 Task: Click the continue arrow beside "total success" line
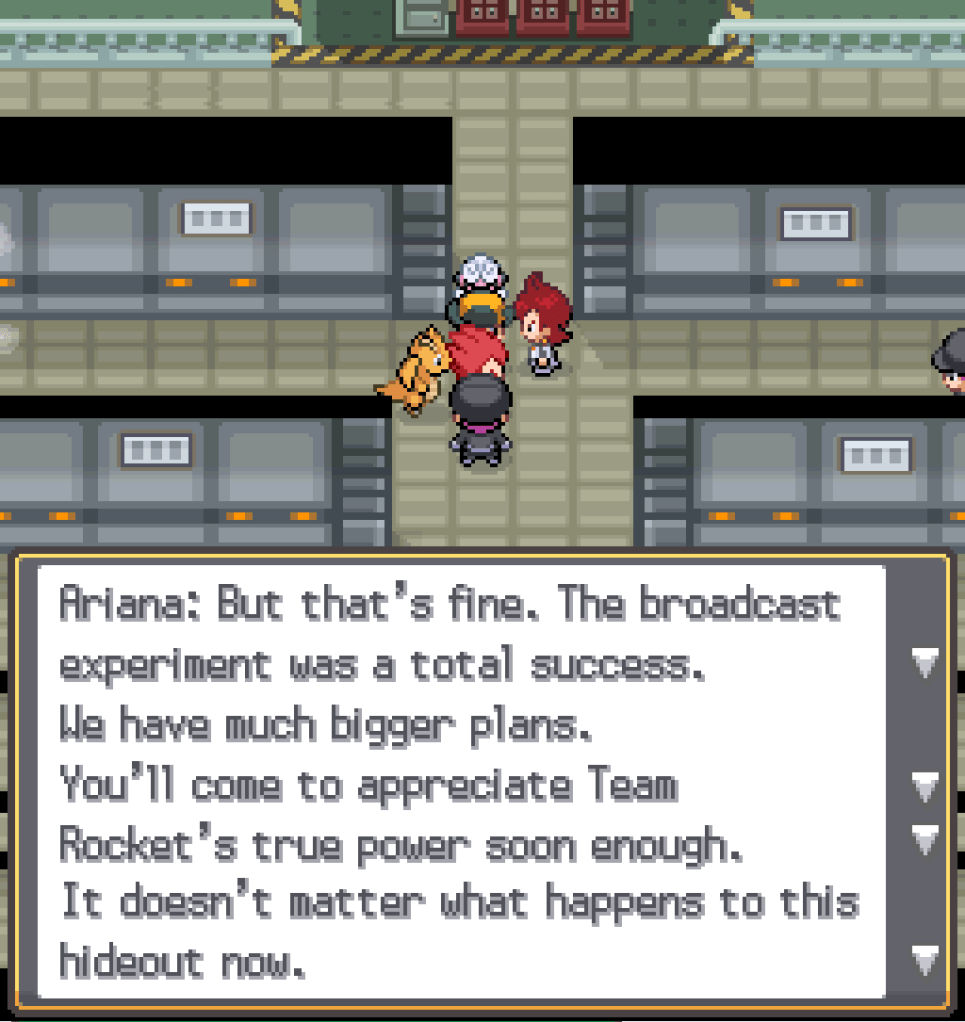click(x=926, y=663)
